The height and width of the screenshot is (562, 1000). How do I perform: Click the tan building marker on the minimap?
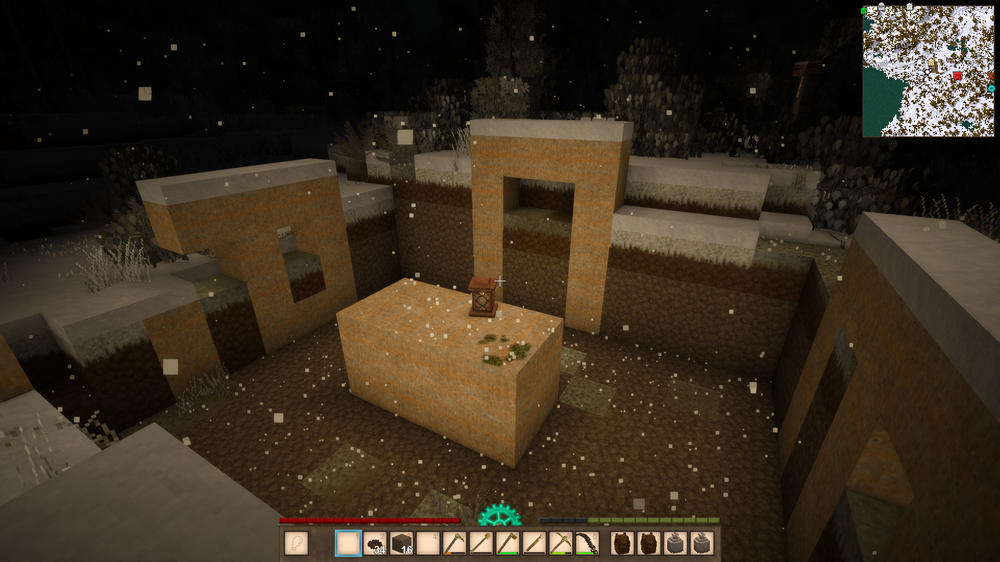pos(932,62)
